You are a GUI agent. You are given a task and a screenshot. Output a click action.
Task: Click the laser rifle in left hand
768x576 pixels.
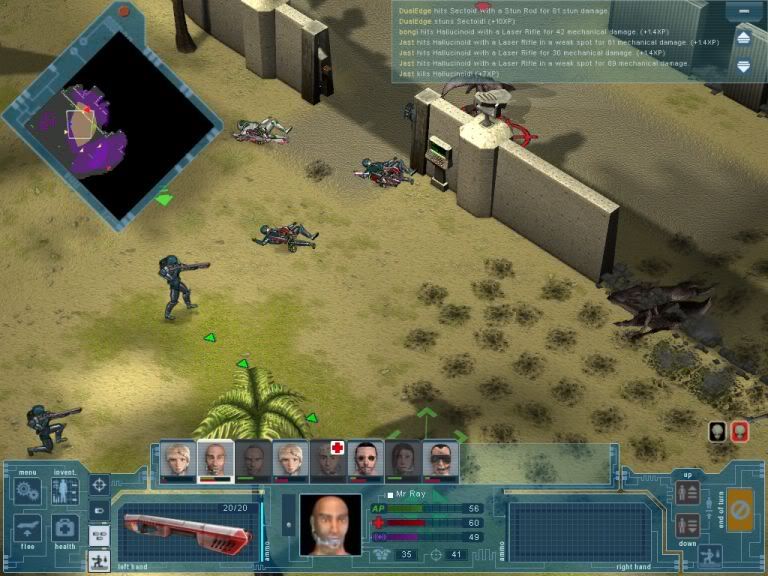184,523
